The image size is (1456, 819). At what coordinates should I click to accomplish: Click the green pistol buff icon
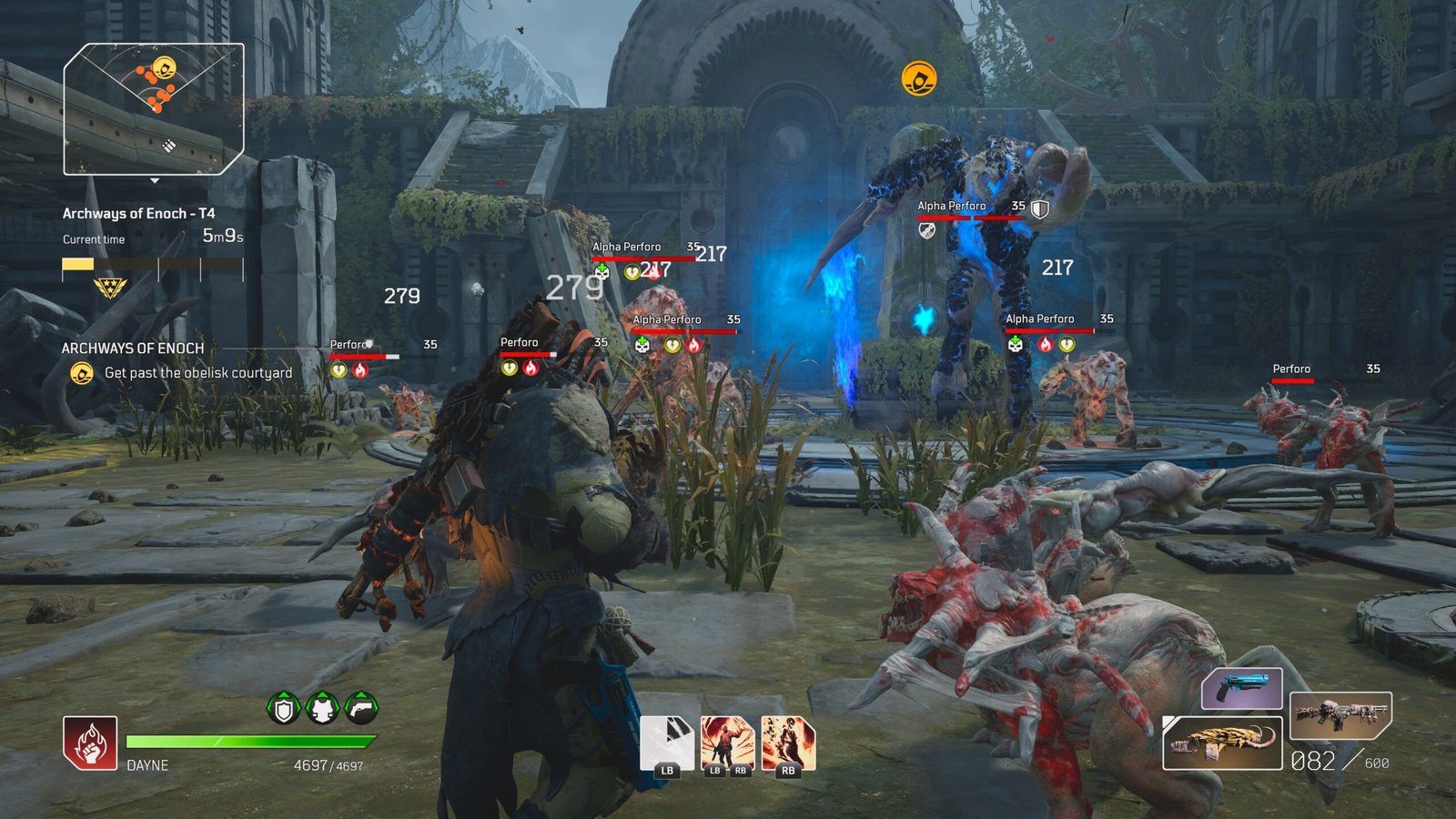point(361,708)
